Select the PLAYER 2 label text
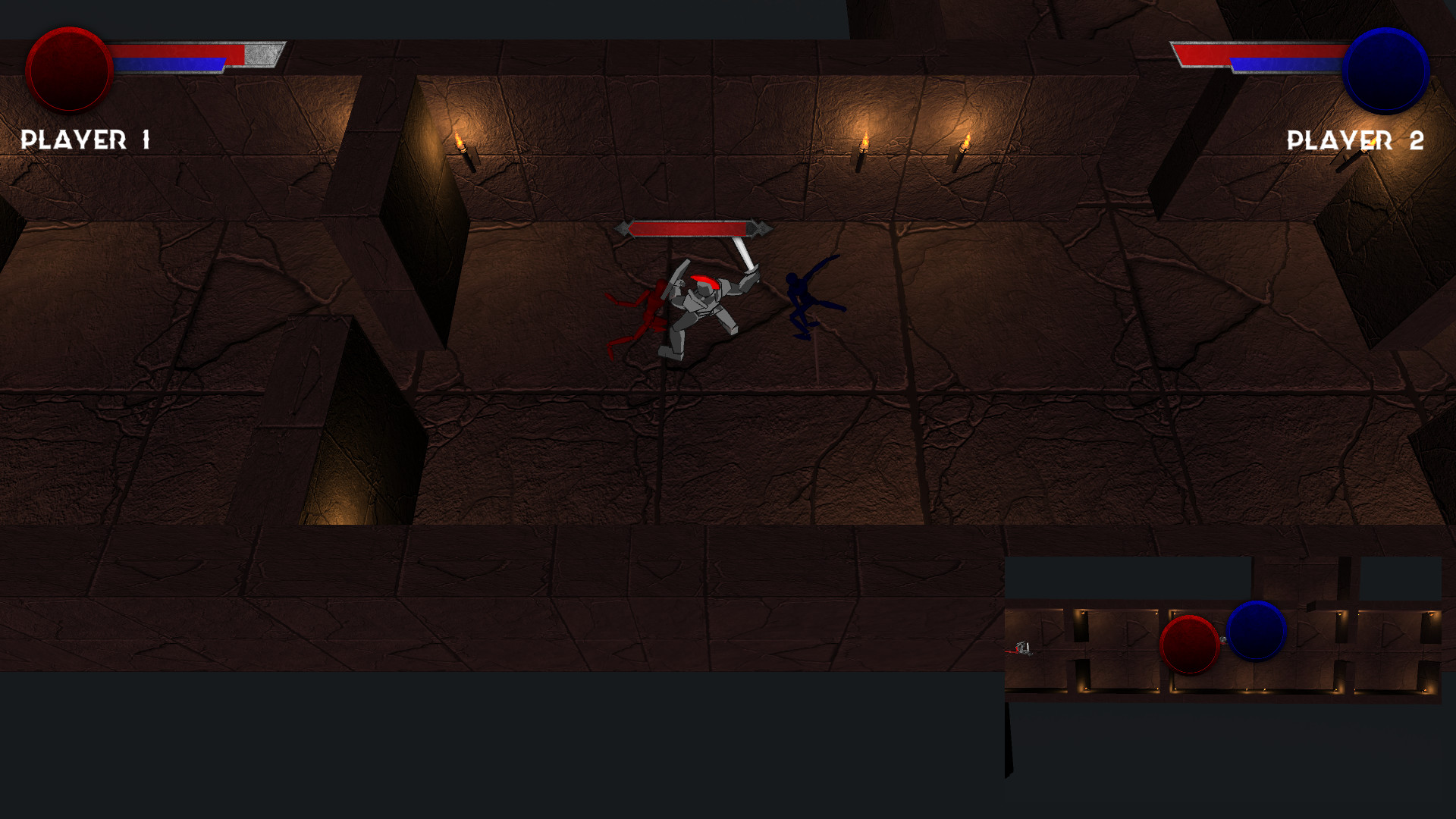Image resolution: width=1456 pixels, height=819 pixels. tap(1354, 141)
